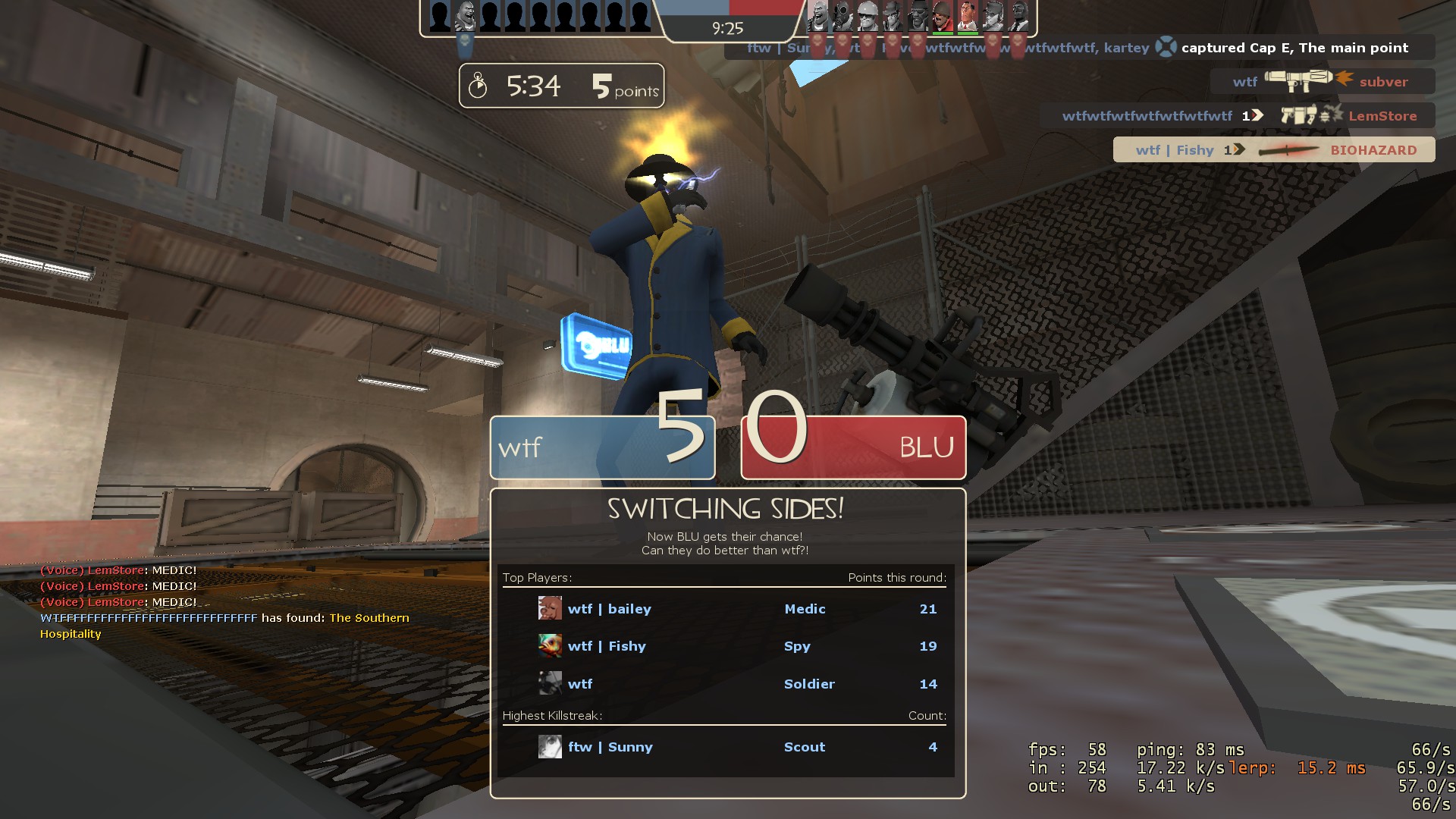Select the wtf team score panel
This screenshot has height=819, width=1456.
[603, 447]
